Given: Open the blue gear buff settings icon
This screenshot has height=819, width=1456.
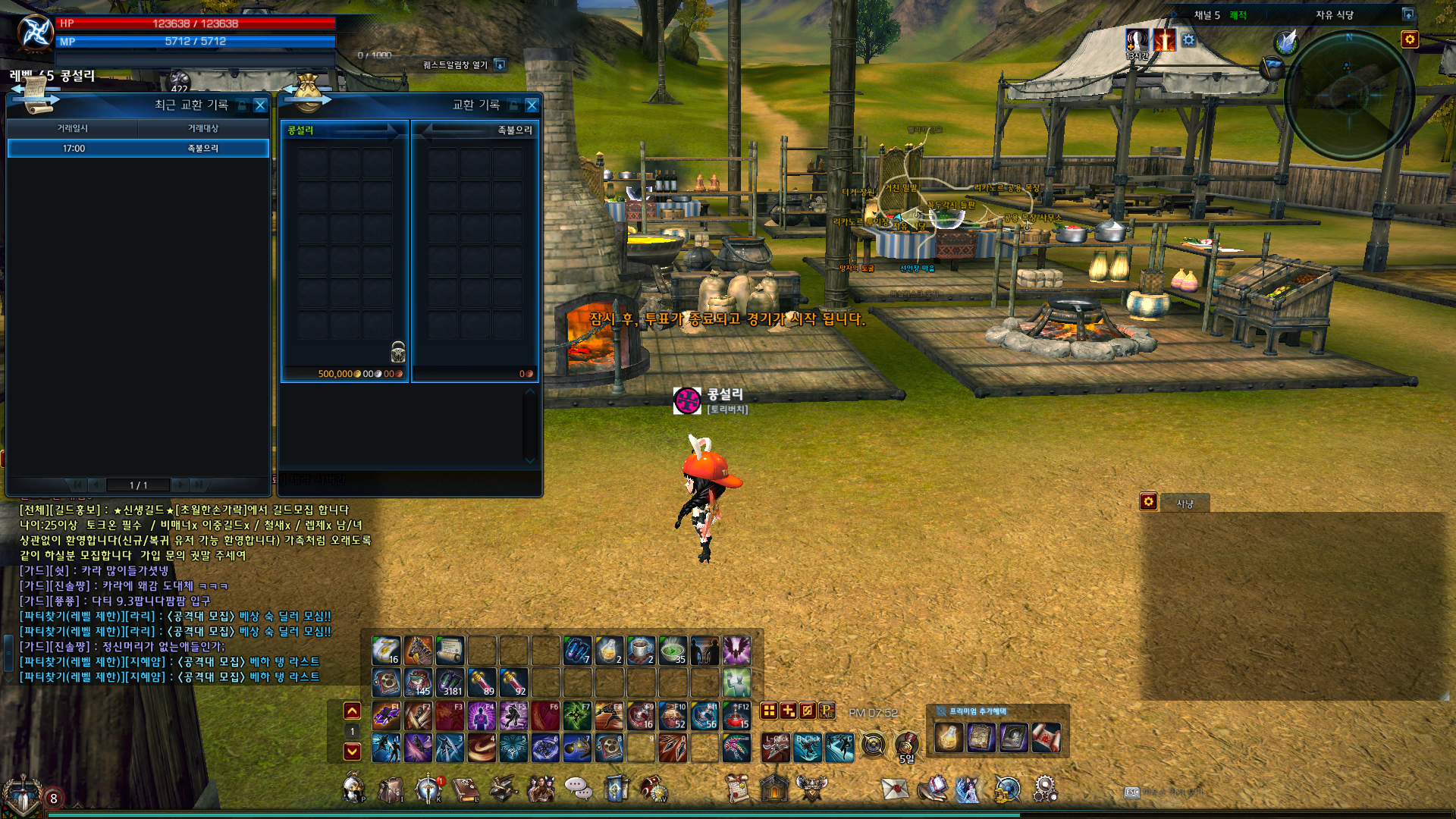Looking at the screenshot, I should coord(1188,39).
